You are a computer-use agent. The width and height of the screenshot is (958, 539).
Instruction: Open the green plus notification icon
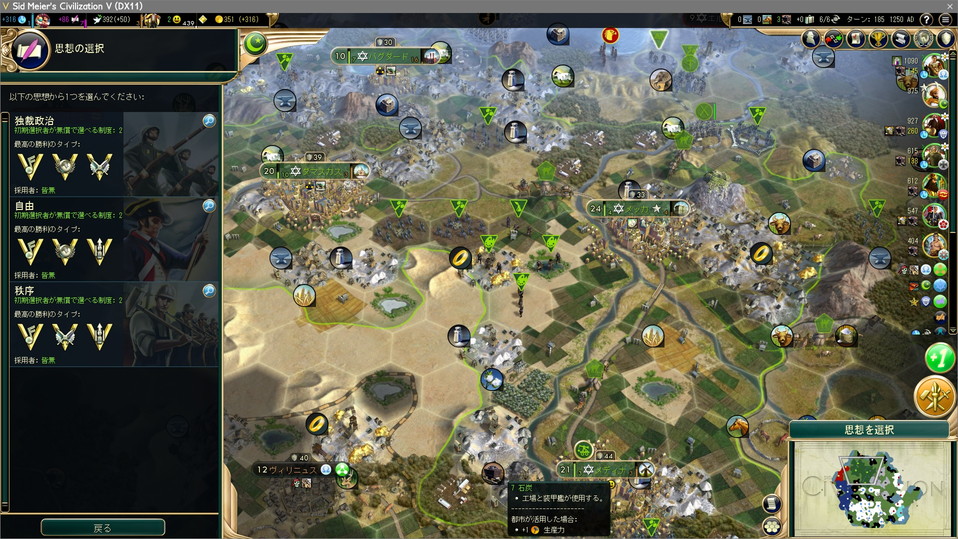[940, 357]
